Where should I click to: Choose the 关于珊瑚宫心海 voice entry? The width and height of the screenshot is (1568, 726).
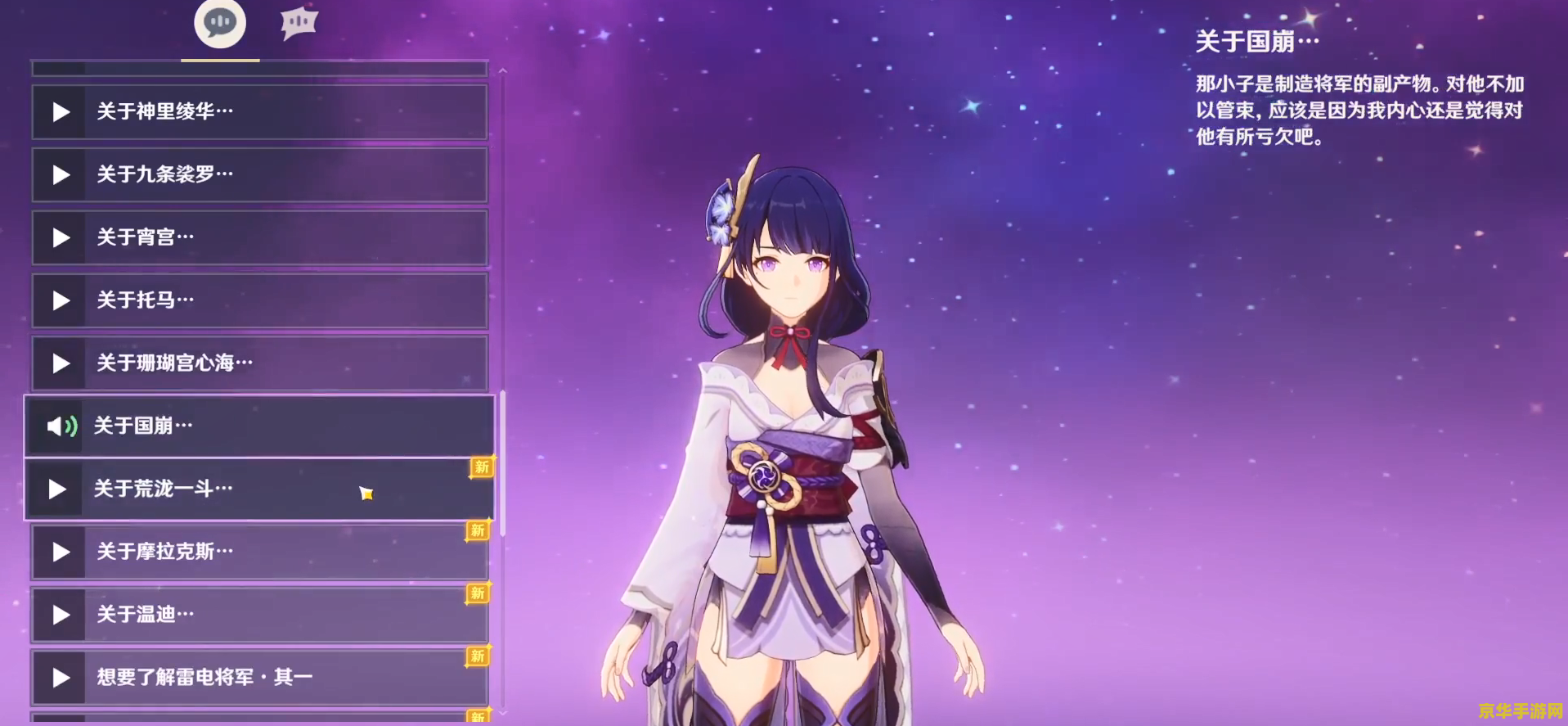point(259,363)
